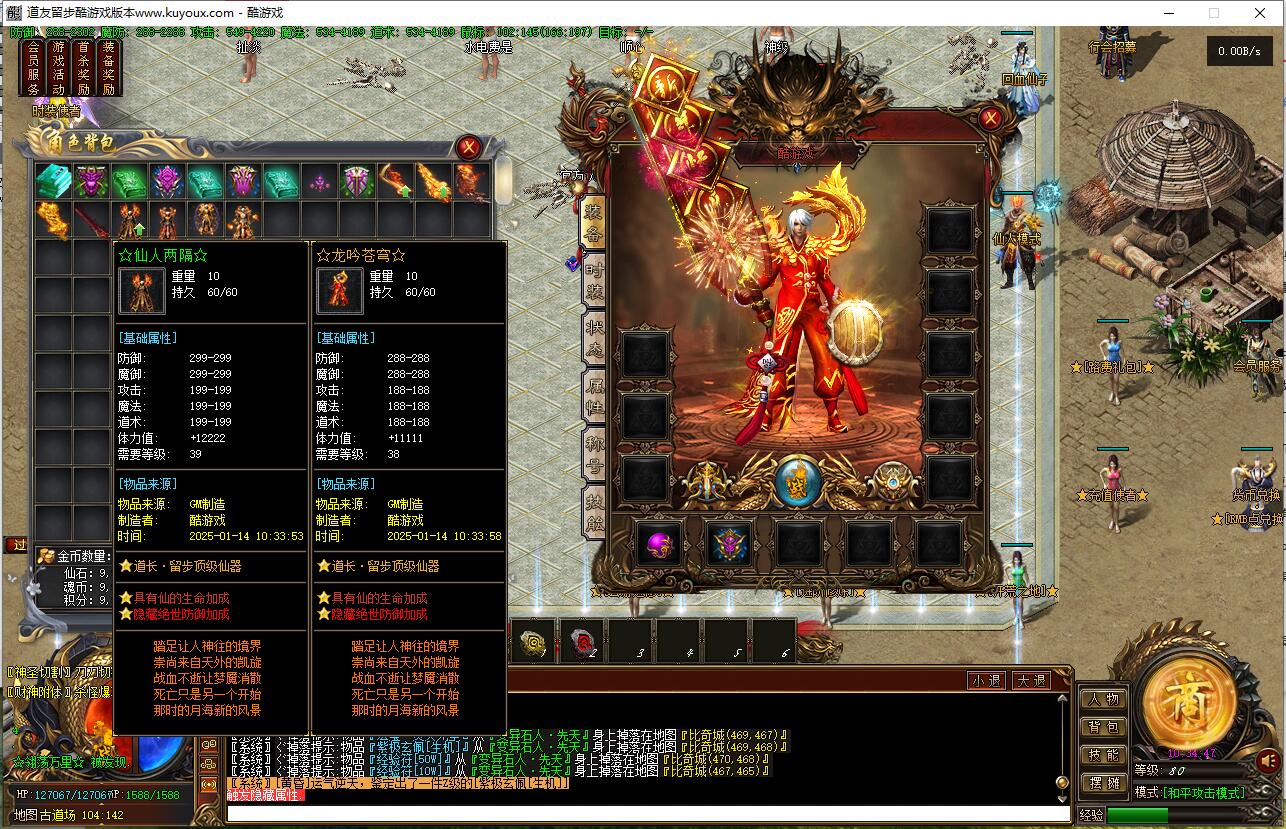
Task: Open the 首杀奖励 first-kill rewards menu
Action: pyautogui.click(x=83, y=68)
